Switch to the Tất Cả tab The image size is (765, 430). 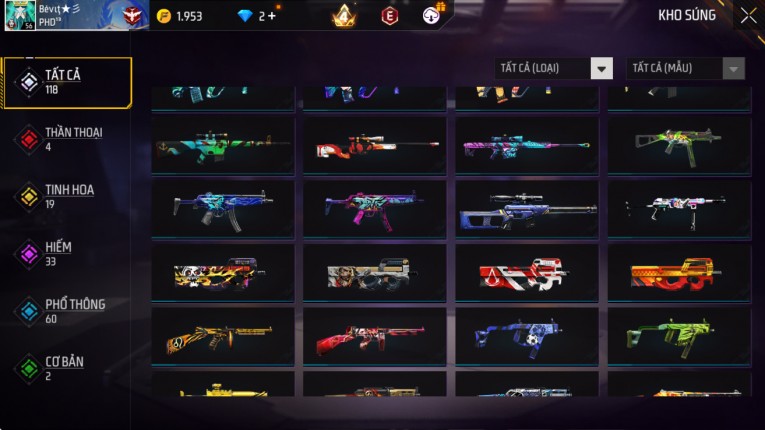[x=67, y=82]
